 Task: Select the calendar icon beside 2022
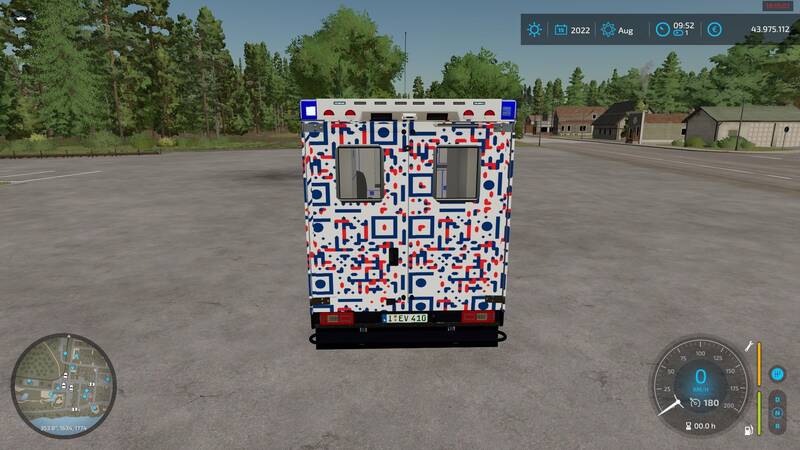(x=561, y=30)
